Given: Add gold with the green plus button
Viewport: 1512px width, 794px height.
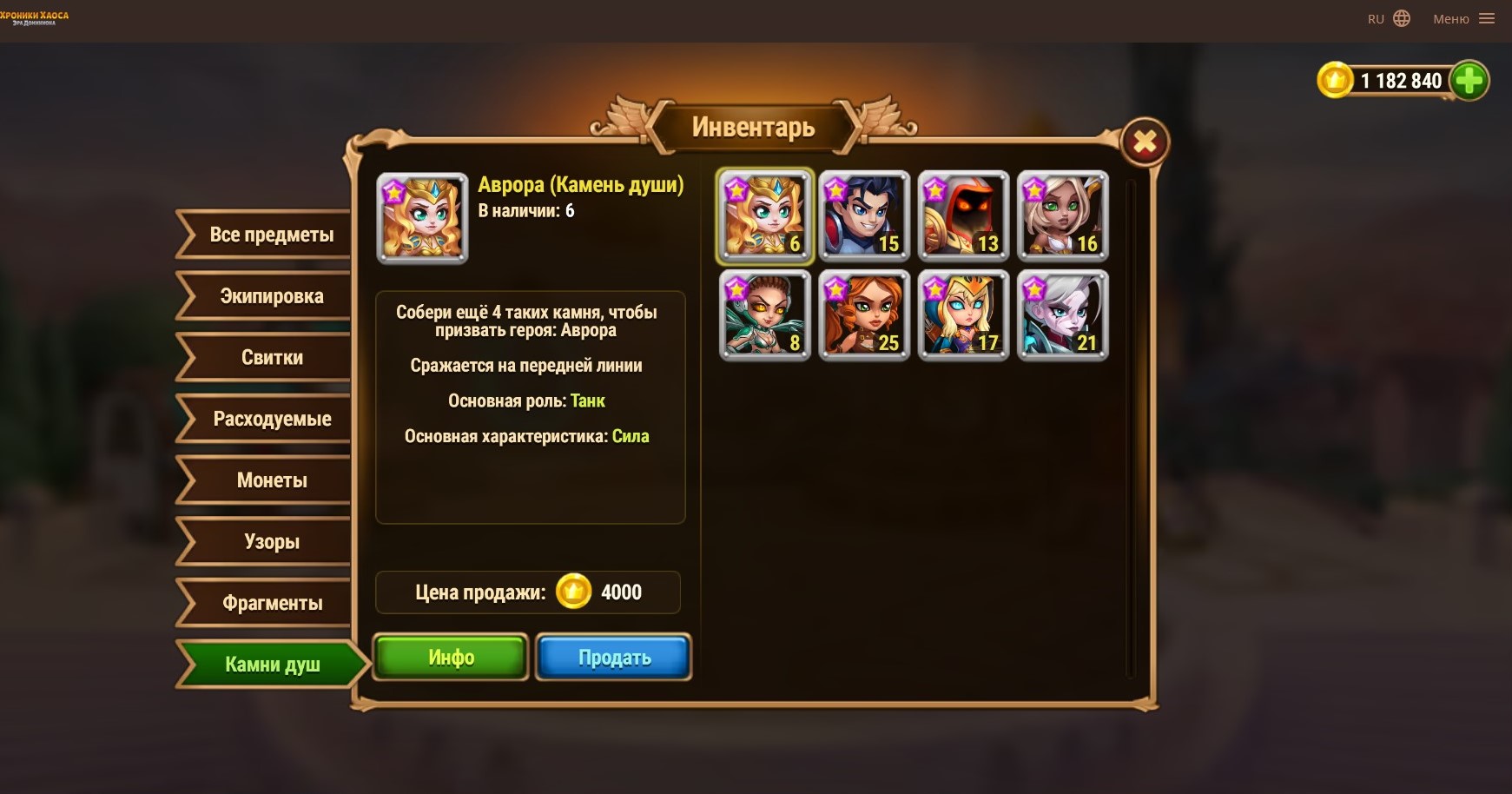Looking at the screenshot, I should point(1469,81).
